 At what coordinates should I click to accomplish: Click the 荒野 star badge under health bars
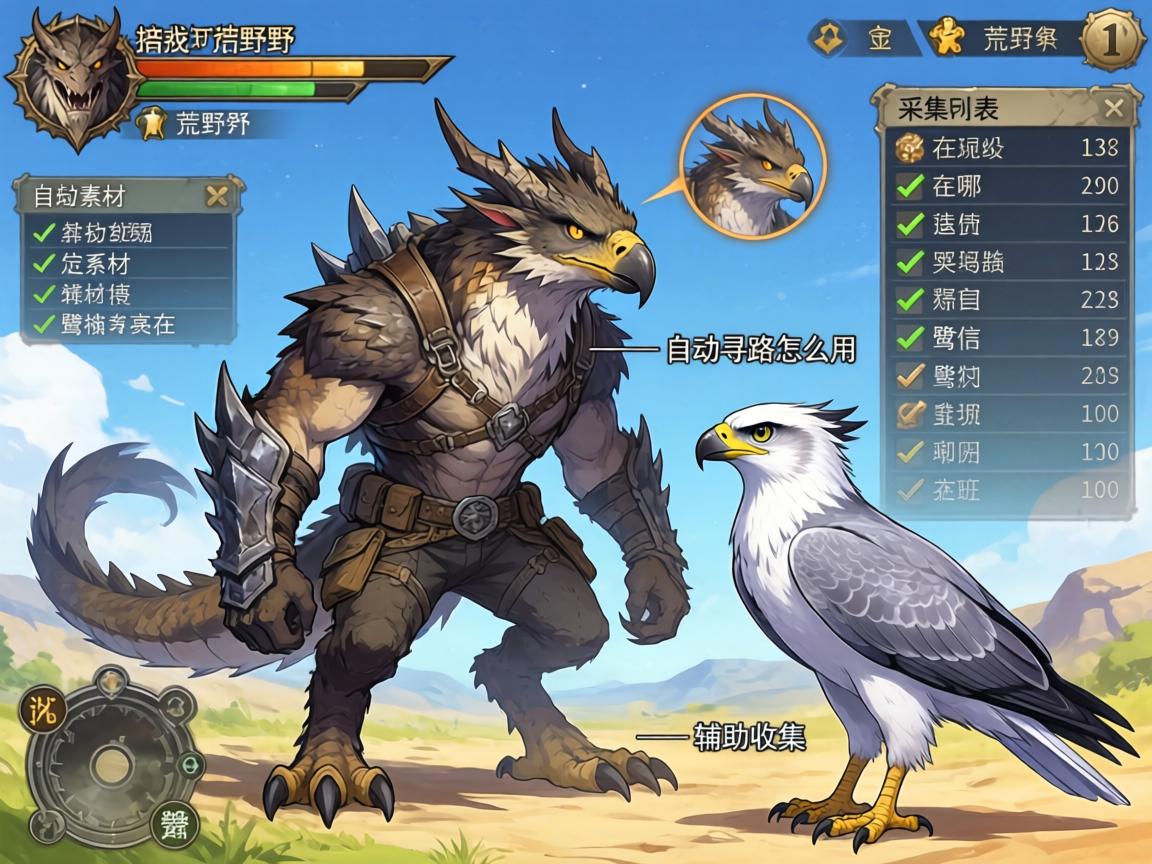click(x=150, y=124)
